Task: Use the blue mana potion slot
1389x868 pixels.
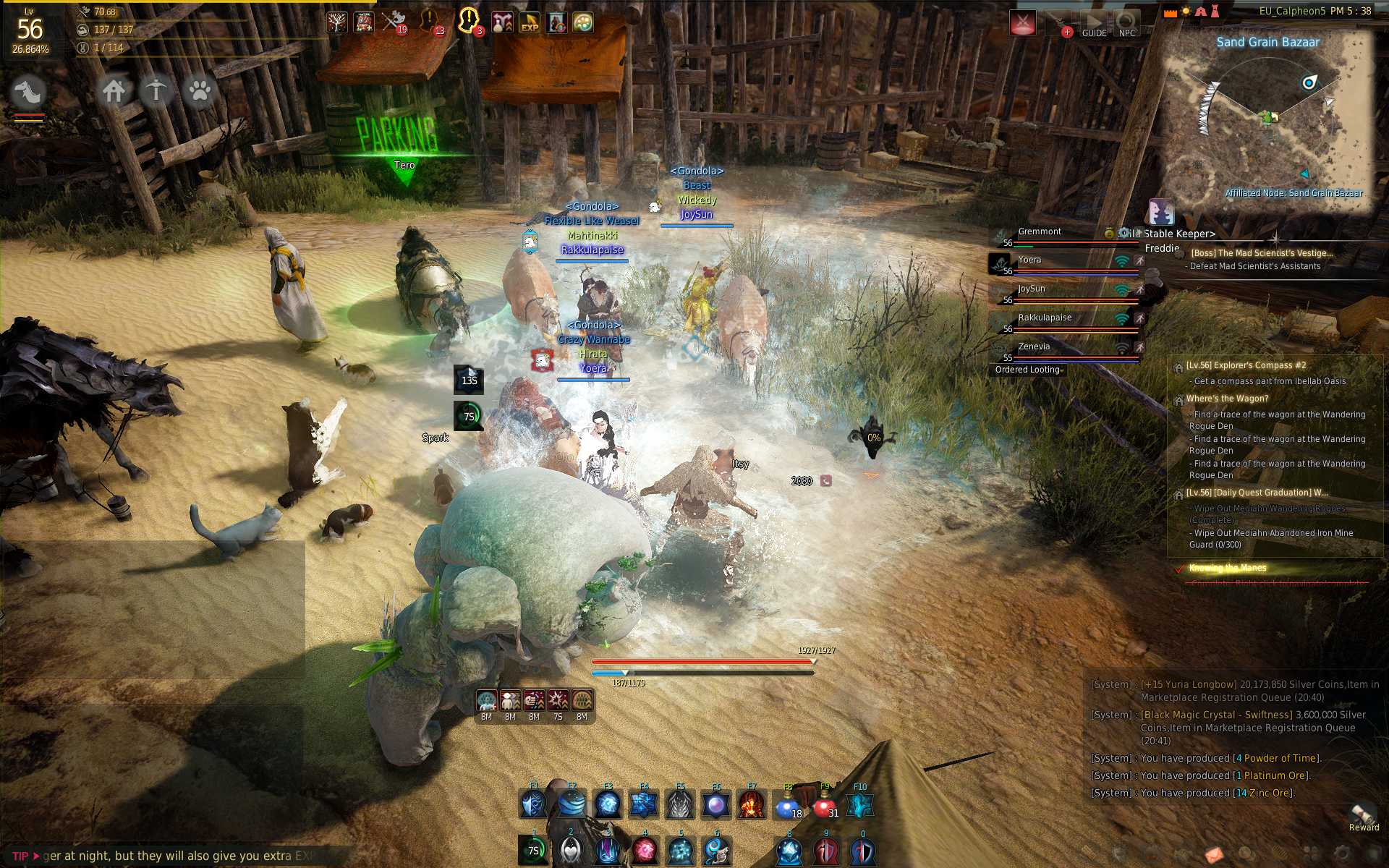Action: pos(787,805)
